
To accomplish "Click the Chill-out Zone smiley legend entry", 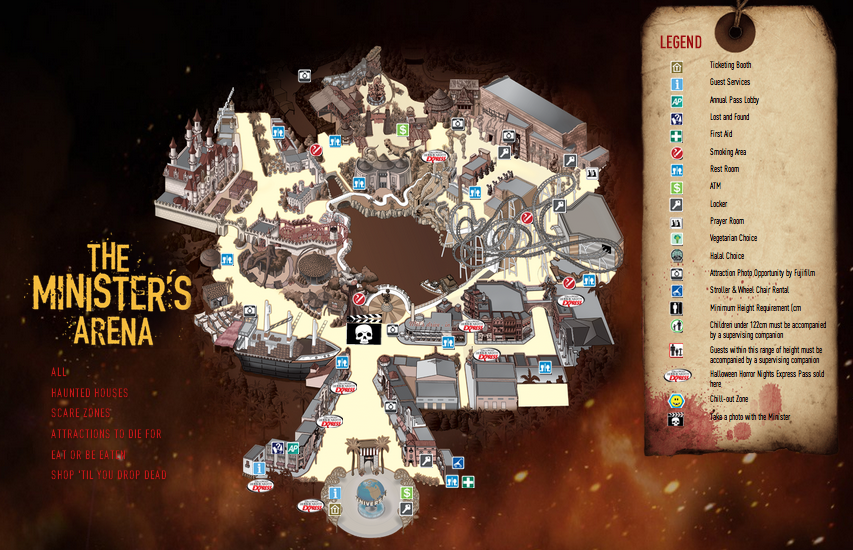I will [729, 399].
